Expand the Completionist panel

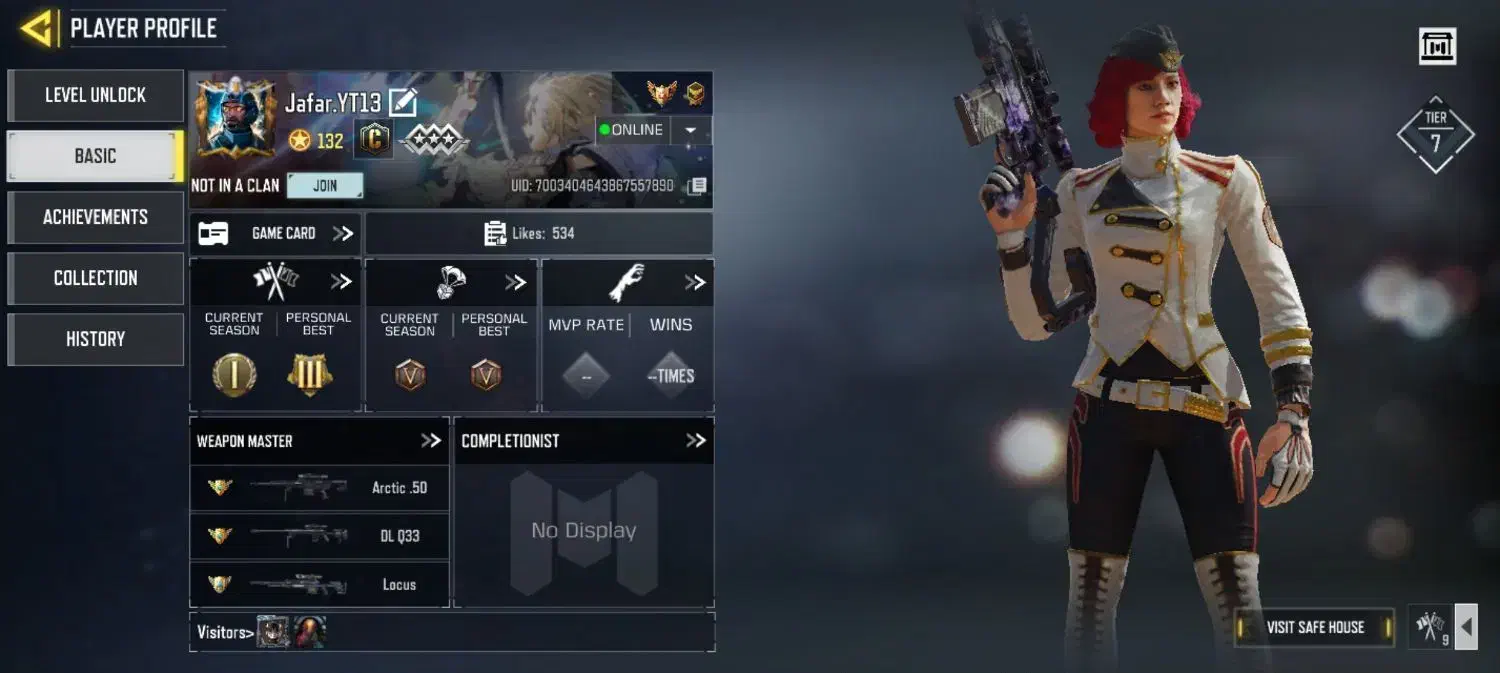pyautogui.click(x=695, y=441)
